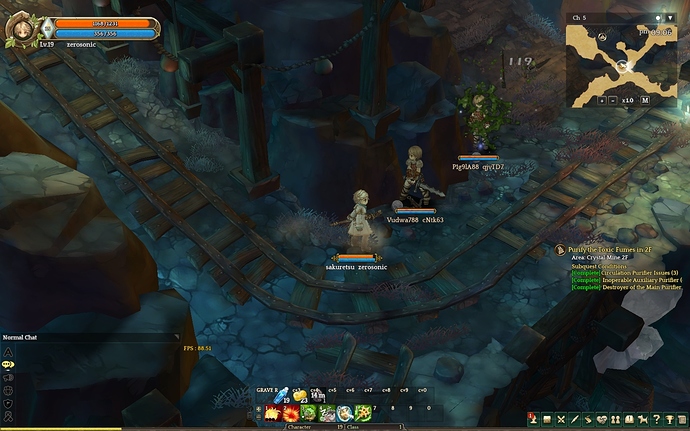This screenshot has width=690, height=431.
Task: Open the full map with the M button
Action: click(645, 100)
